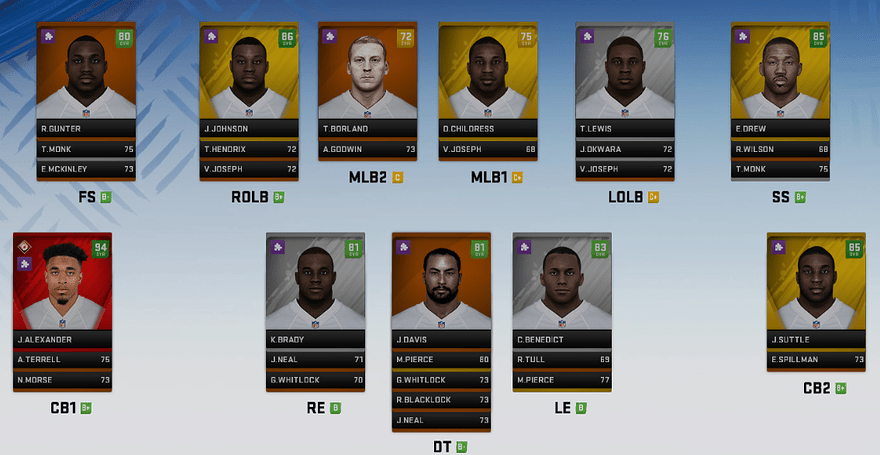Select backup J.Okwara at LOLB
The height and width of the screenshot is (455, 880).
click(625, 149)
